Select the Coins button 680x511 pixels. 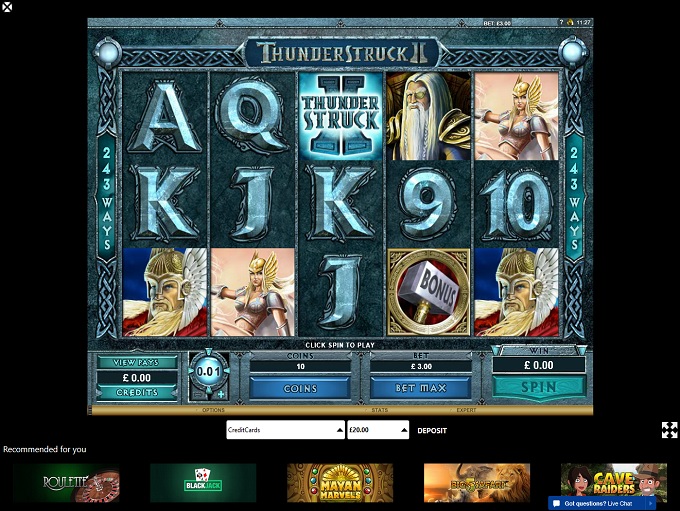pyautogui.click(x=300, y=387)
